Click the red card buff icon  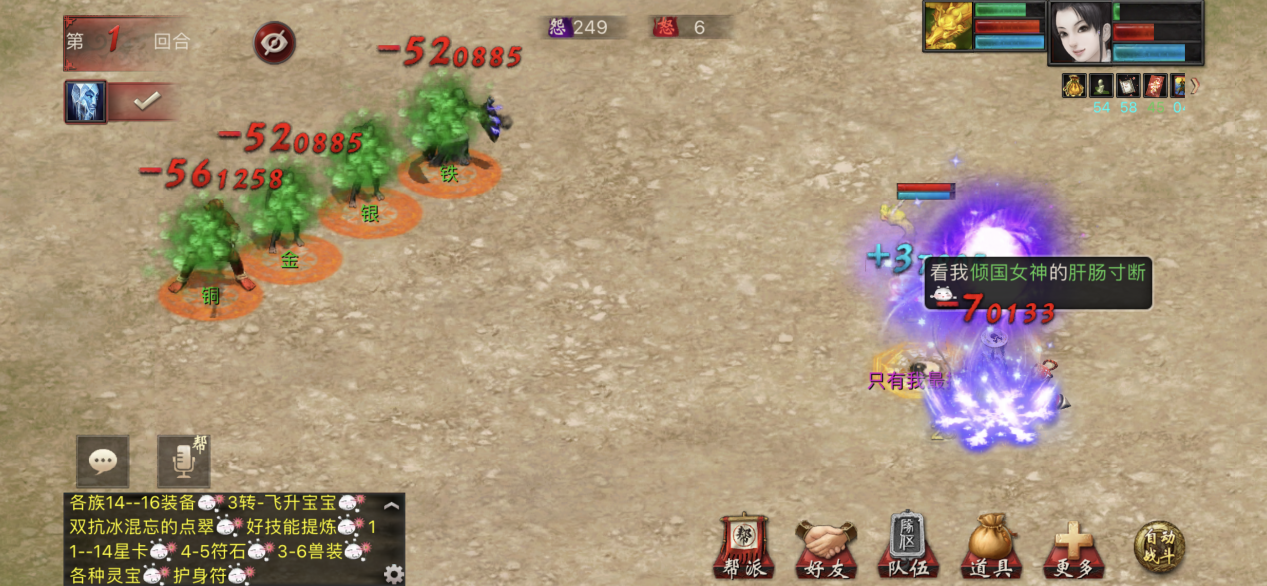(x=1155, y=85)
